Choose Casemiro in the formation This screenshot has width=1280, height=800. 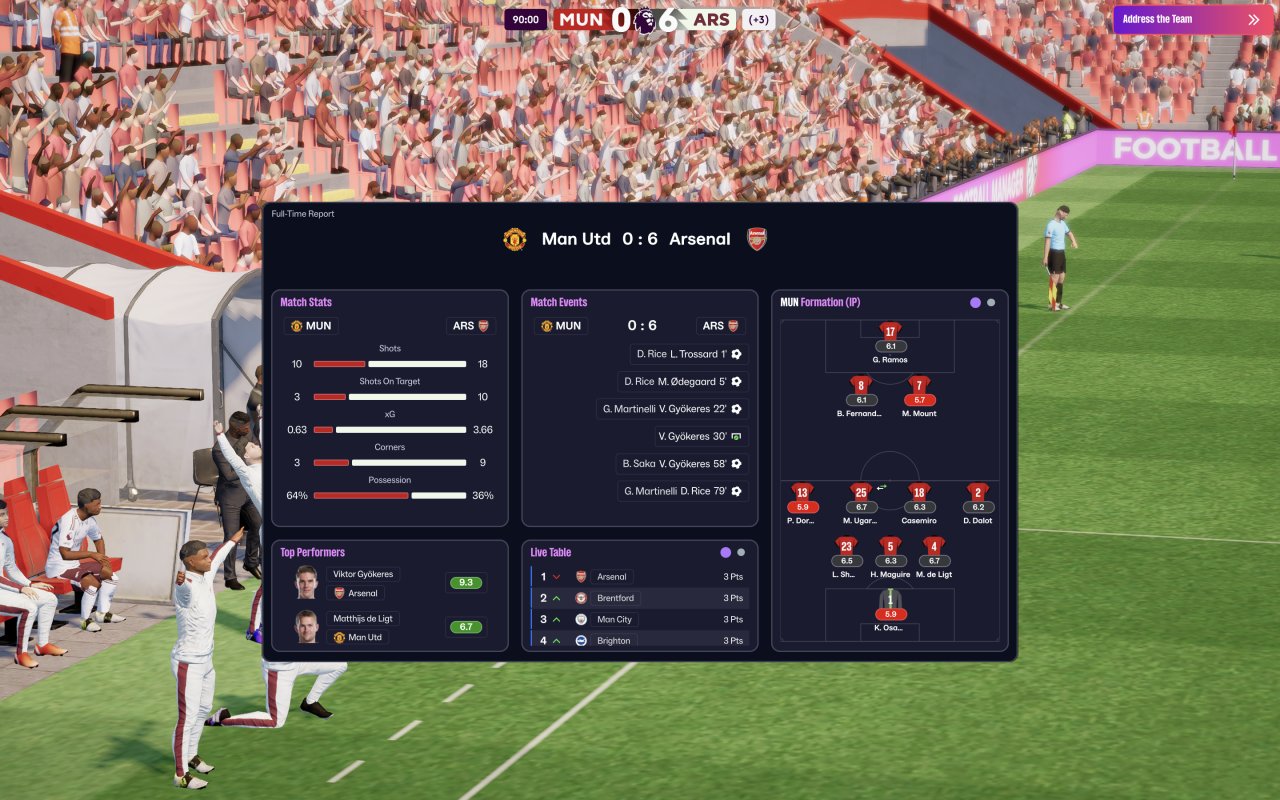point(919,493)
